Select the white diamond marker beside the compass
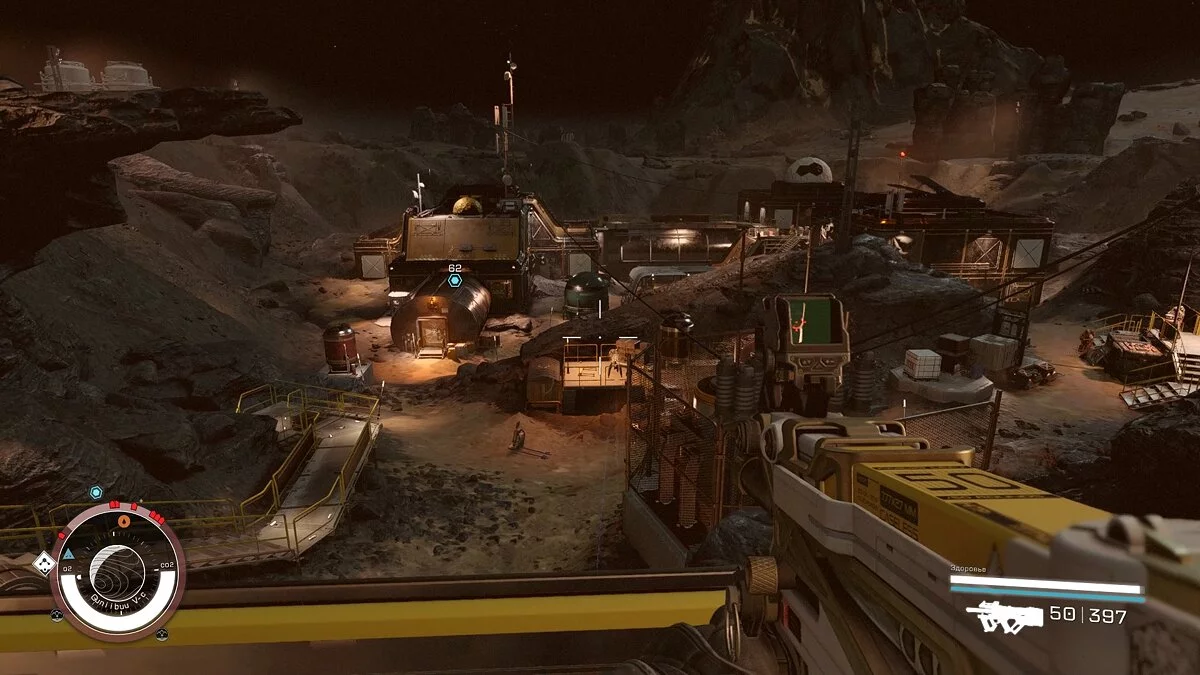 [x=42, y=563]
